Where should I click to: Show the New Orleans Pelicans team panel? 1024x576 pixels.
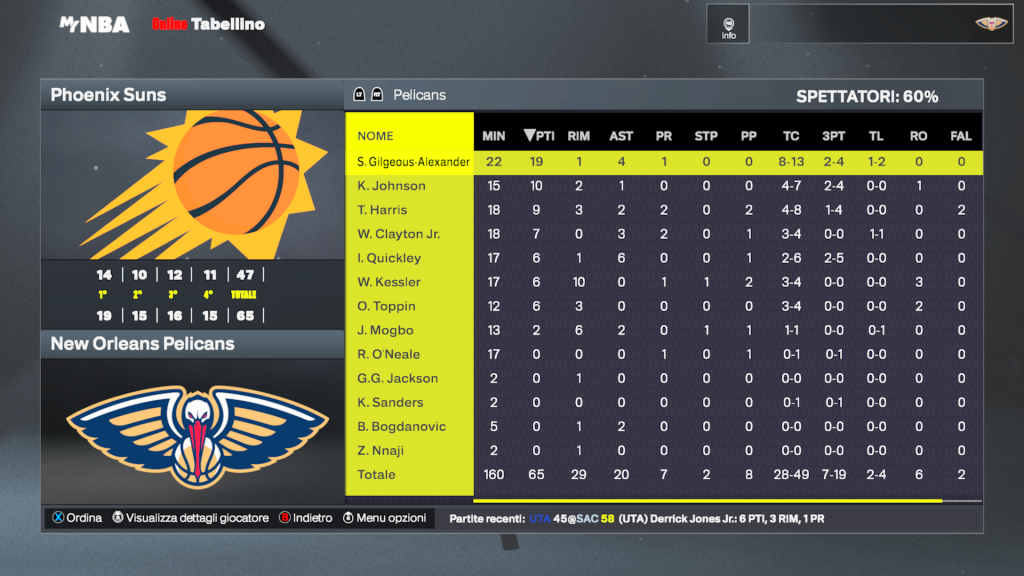(x=191, y=344)
